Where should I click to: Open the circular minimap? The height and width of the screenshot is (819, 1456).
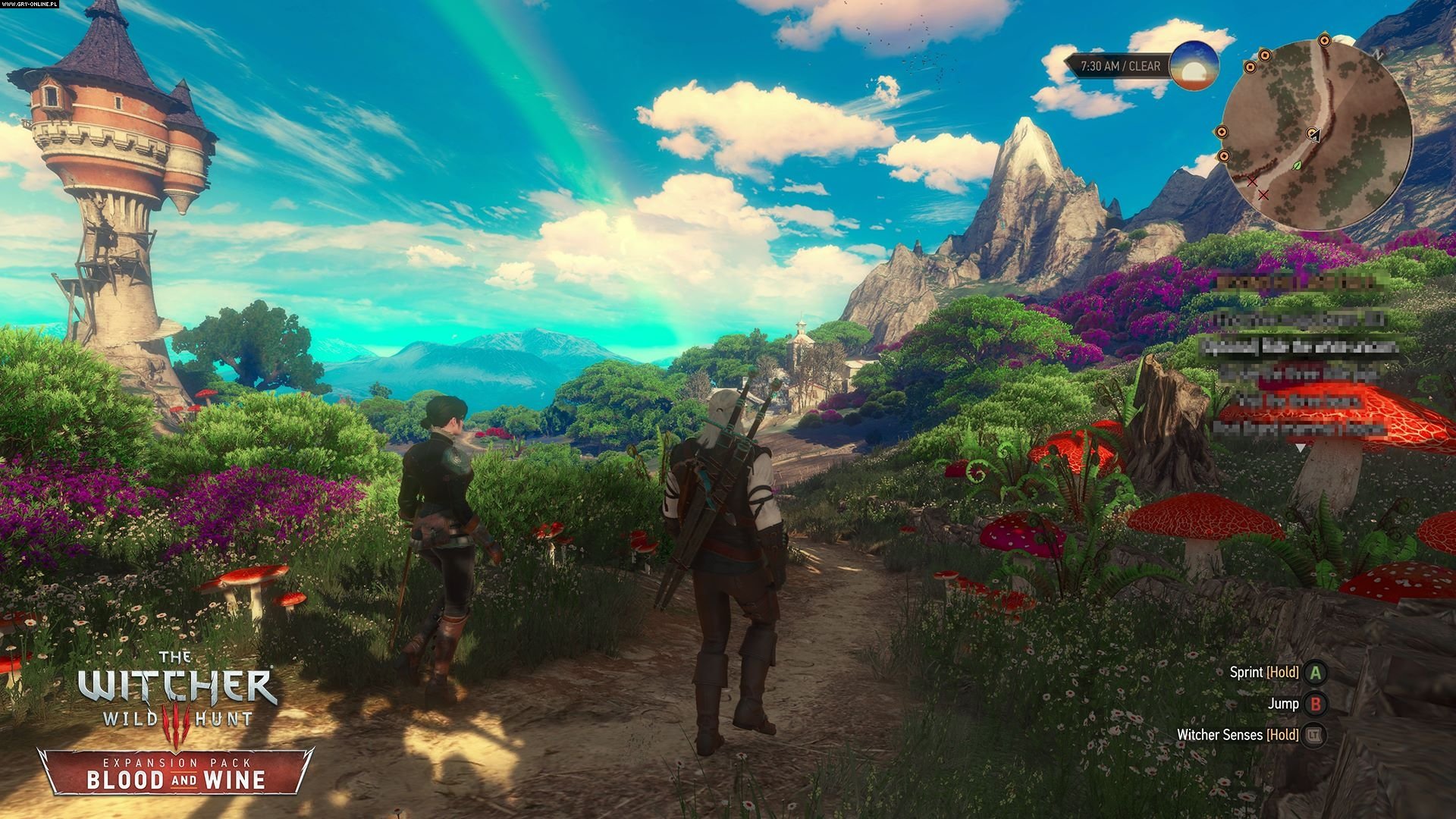pyautogui.click(x=1316, y=135)
